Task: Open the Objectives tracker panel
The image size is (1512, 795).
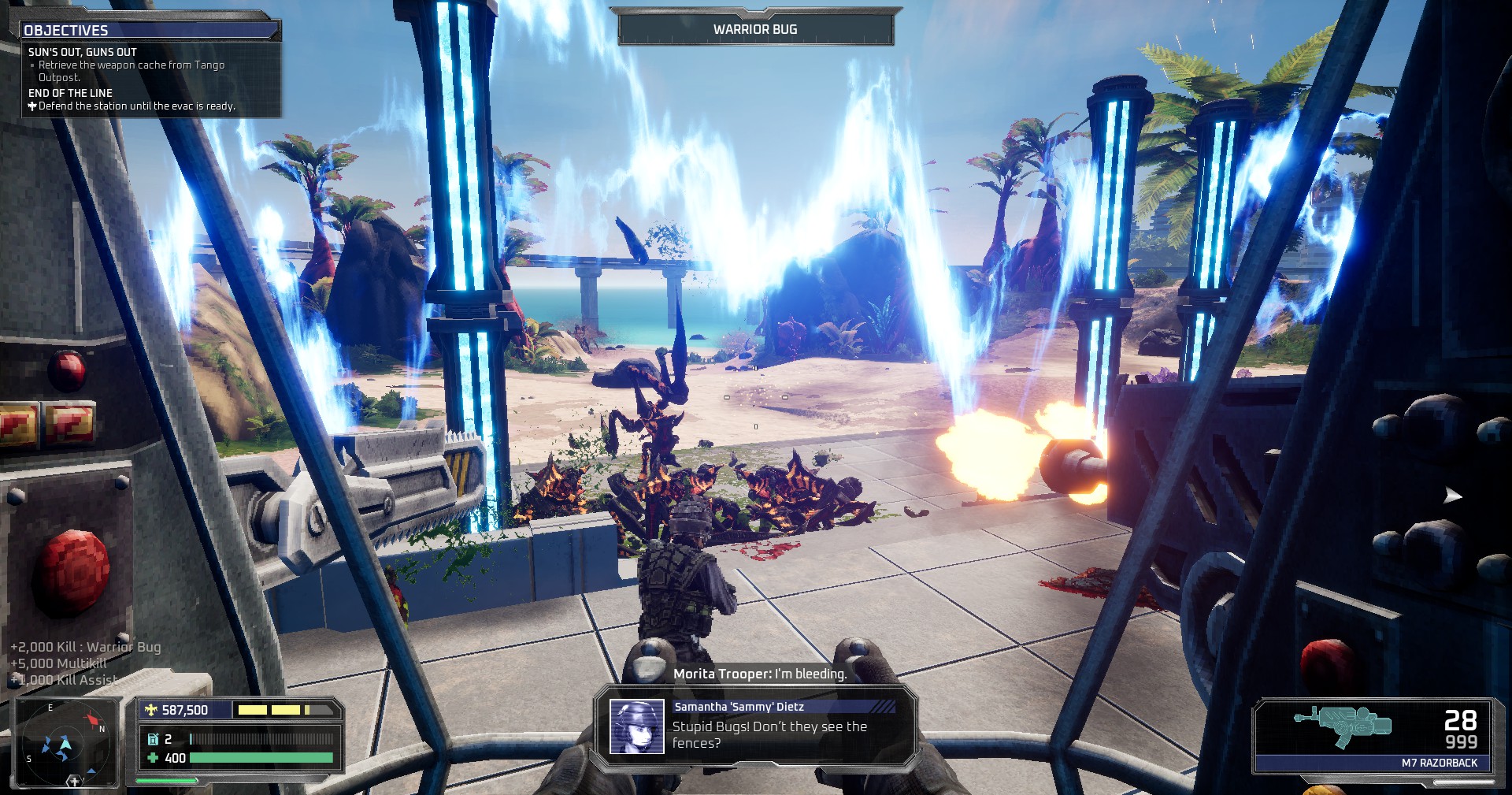Action: [x=66, y=30]
